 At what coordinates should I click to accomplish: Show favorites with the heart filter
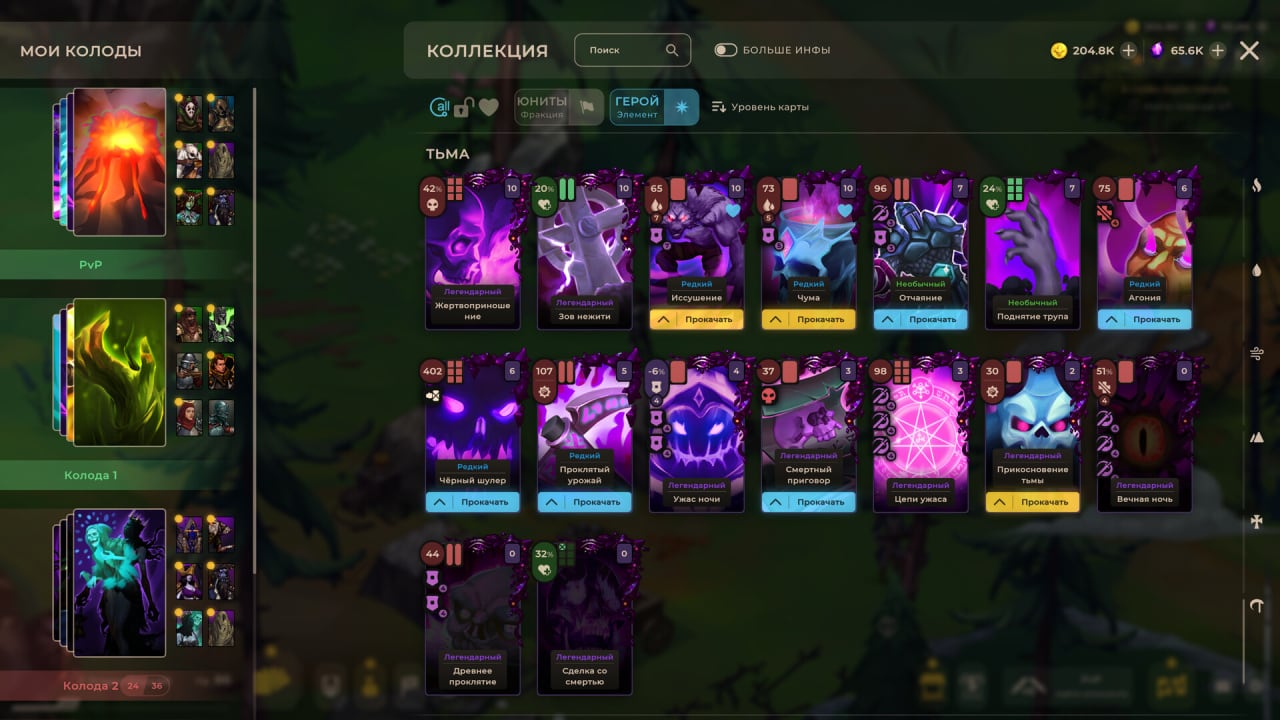tap(489, 107)
